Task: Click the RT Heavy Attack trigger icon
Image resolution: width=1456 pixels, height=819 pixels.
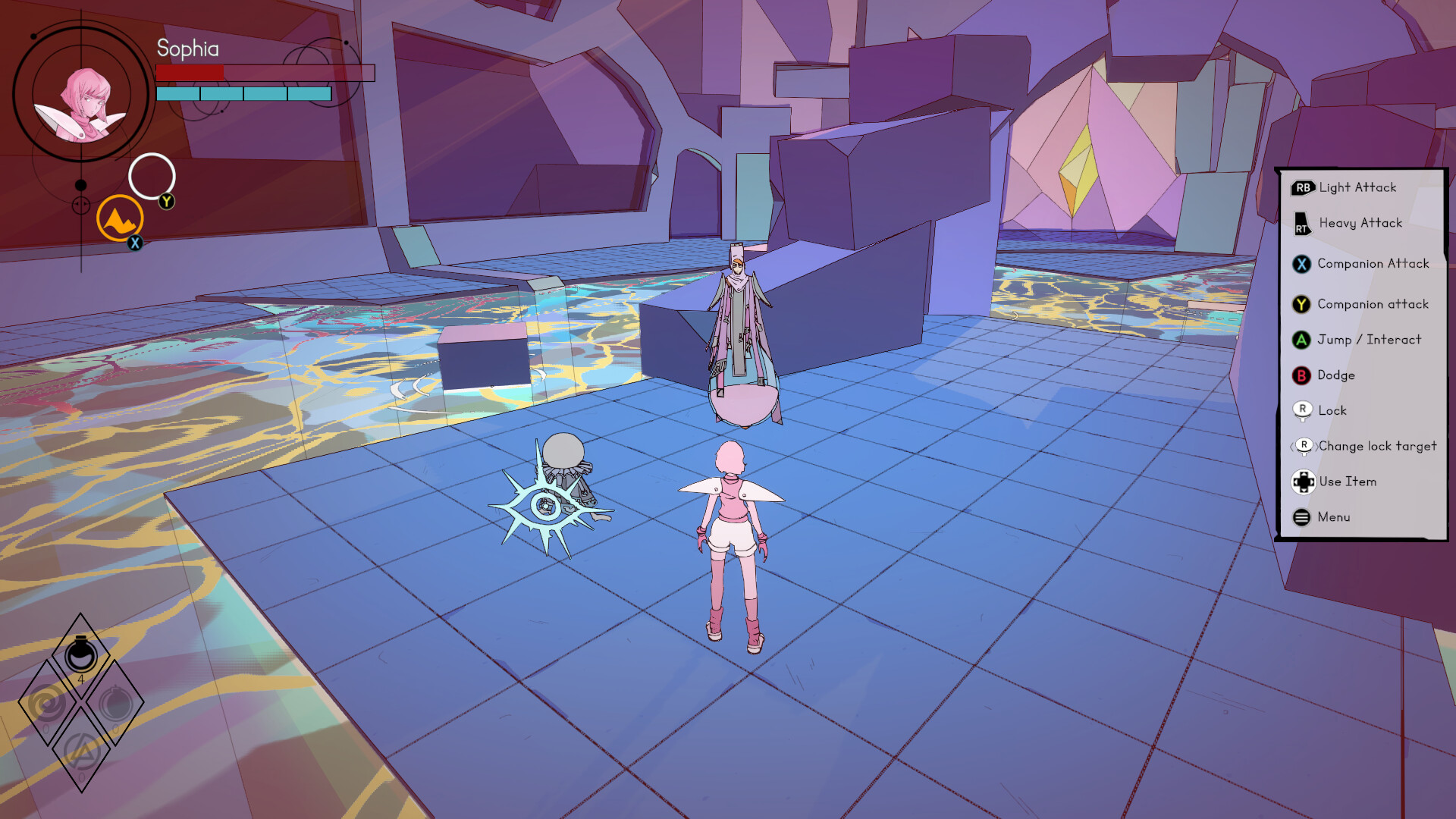Action: tap(1302, 223)
